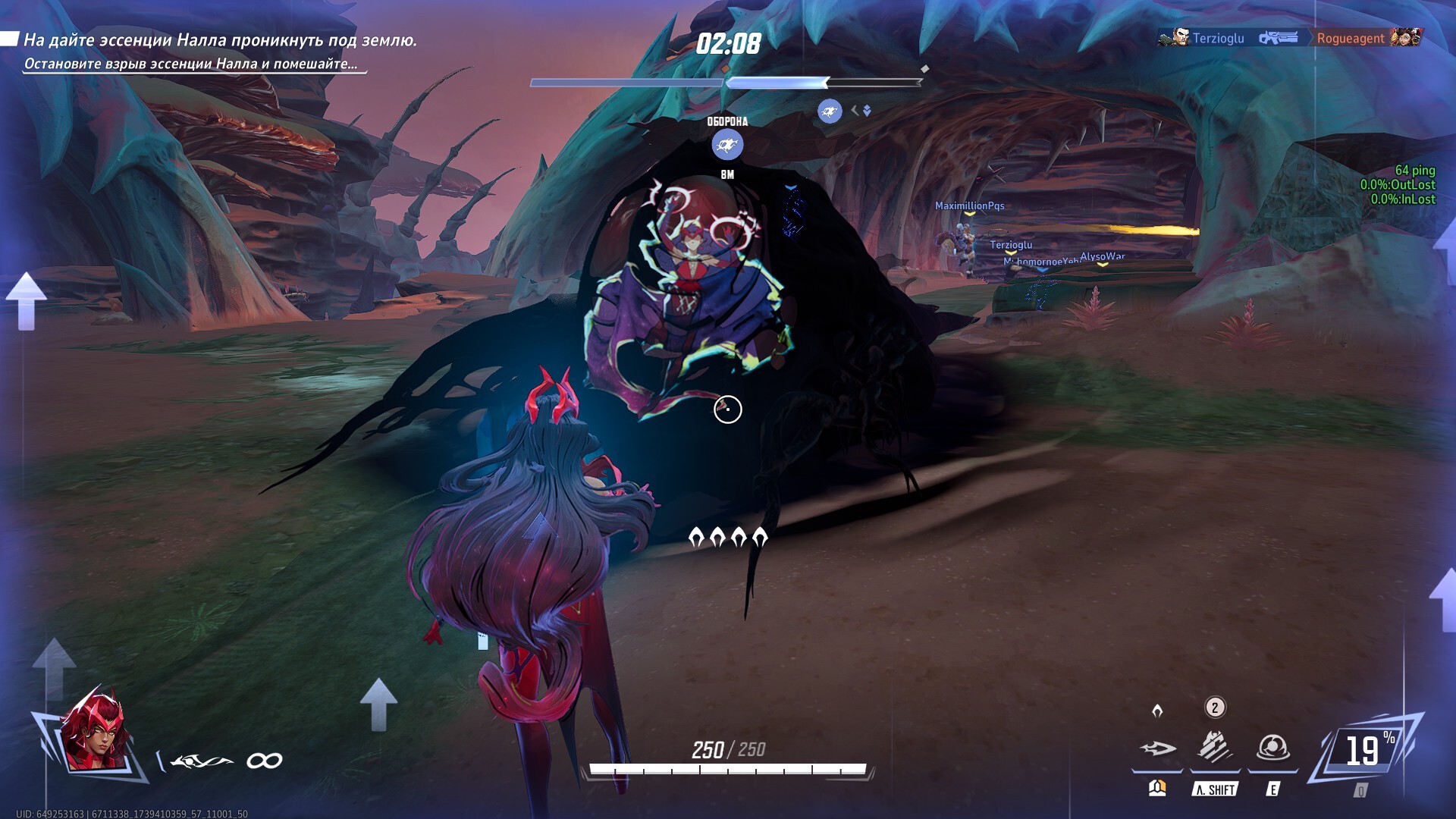Screen dimensions: 1456x819
Task: Select the Chaos Control weapon icon
Action: coord(202,761)
